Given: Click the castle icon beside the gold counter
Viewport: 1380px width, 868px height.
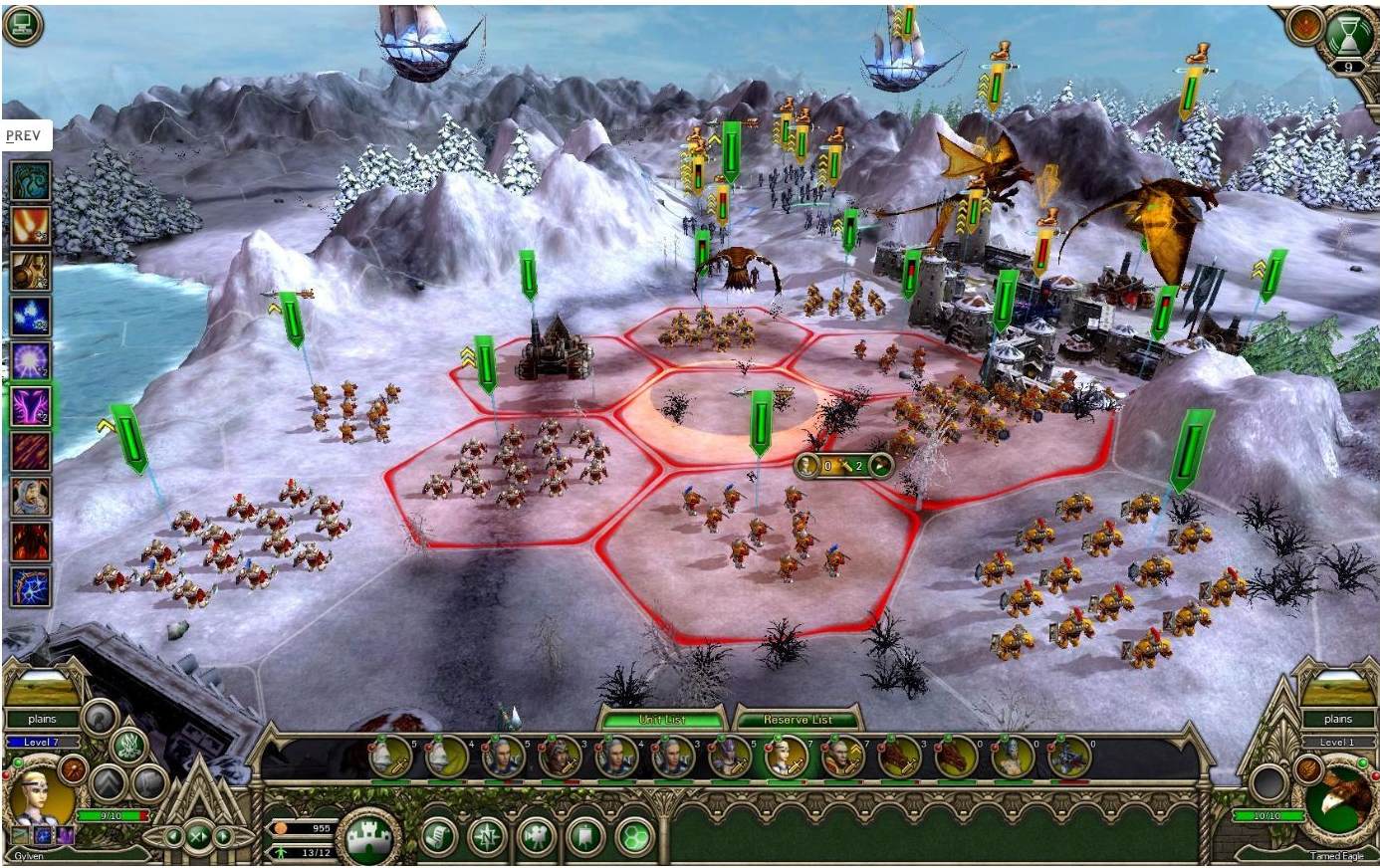Looking at the screenshot, I should 367,834.
